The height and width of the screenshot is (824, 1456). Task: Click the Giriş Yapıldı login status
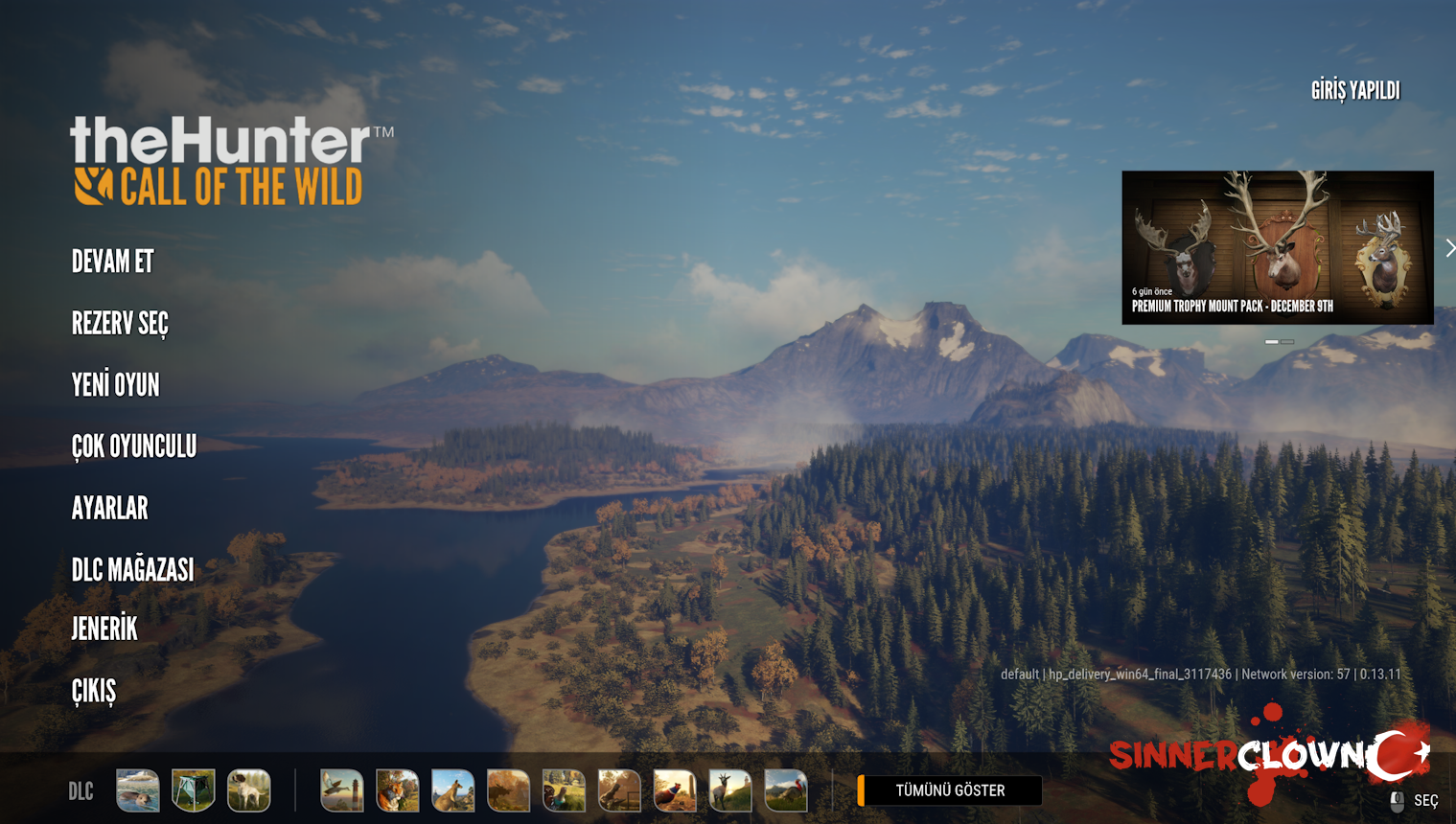(x=1354, y=91)
